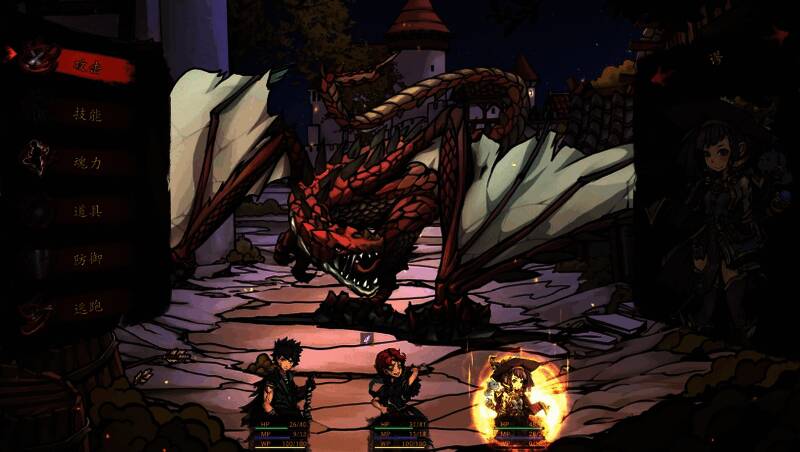Select the 防御 (Defend) command

point(88,258)
